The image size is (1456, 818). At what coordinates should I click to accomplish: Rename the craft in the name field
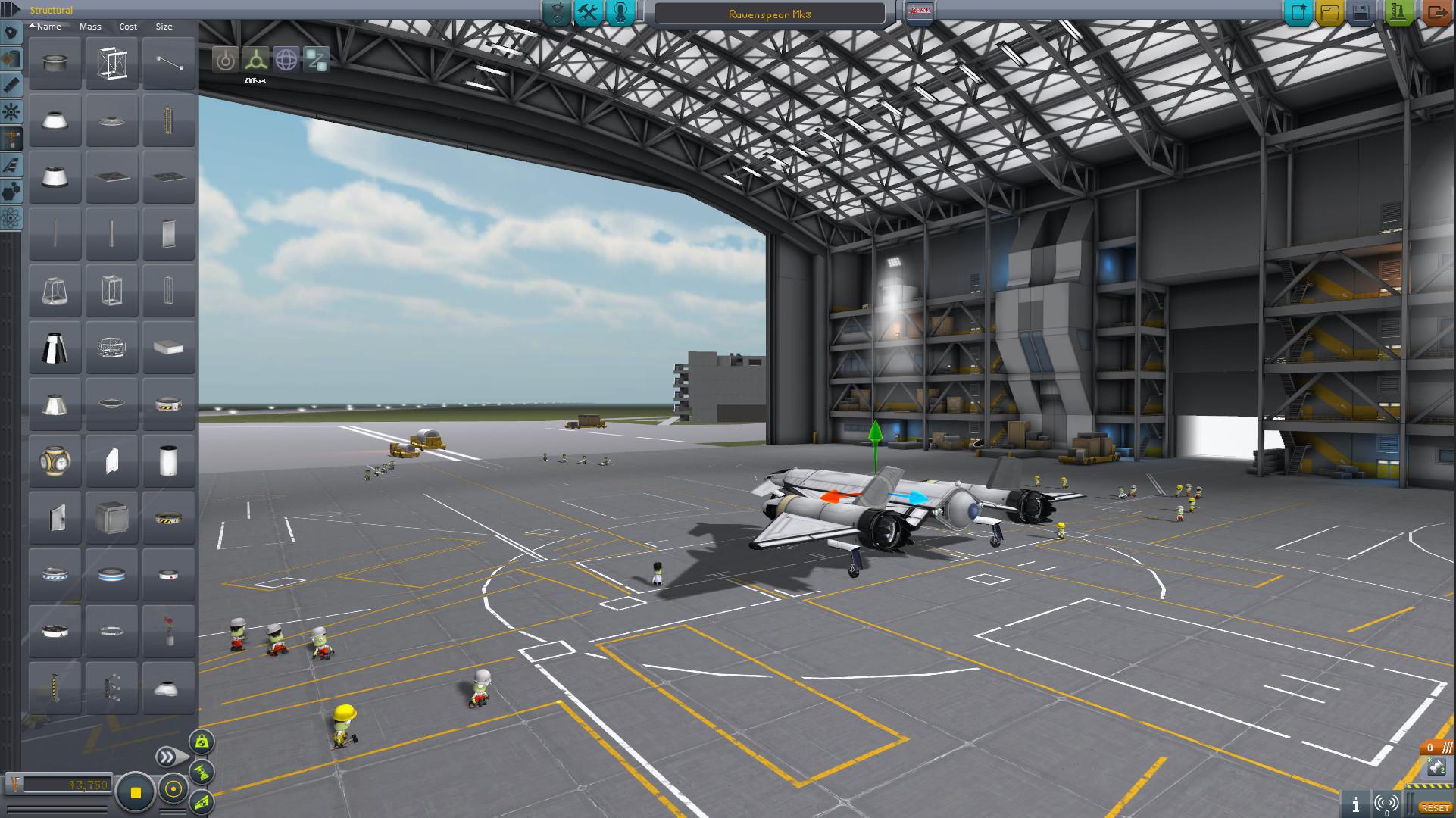(769, 13)
